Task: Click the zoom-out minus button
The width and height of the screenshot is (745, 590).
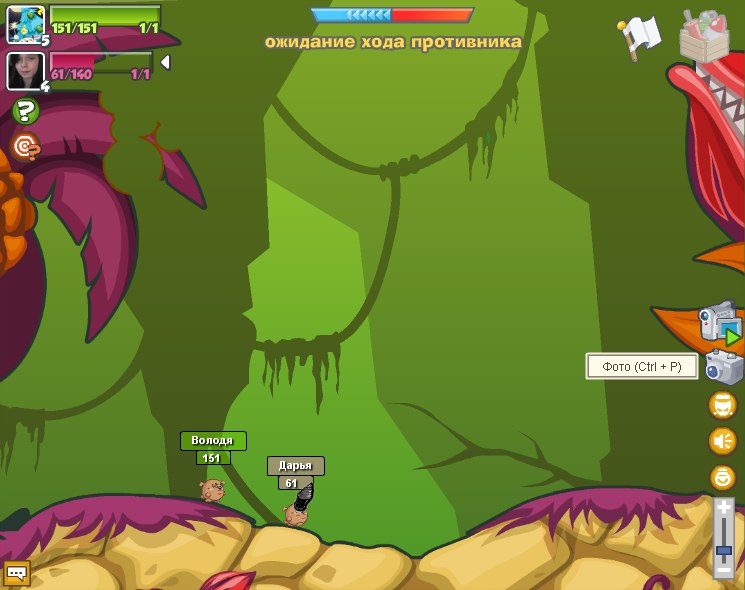Action: pos(724,570)
